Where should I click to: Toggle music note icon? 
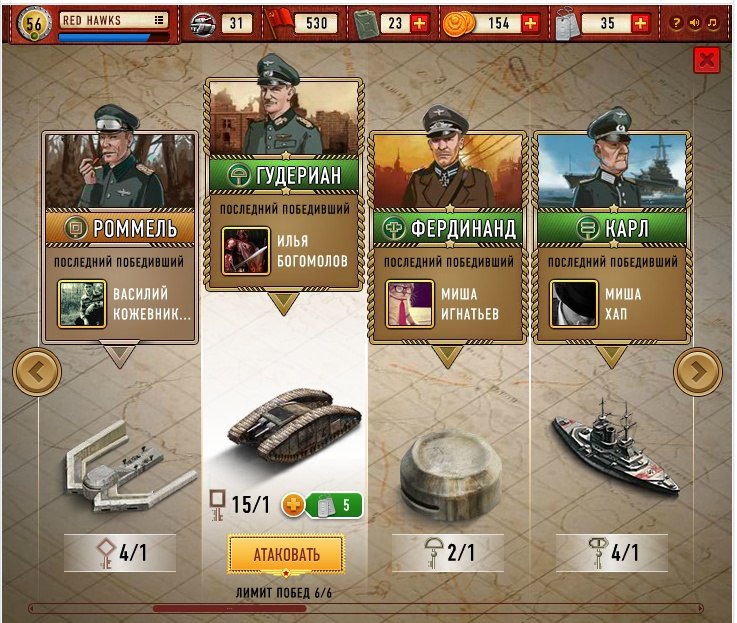tap(712, 22)
